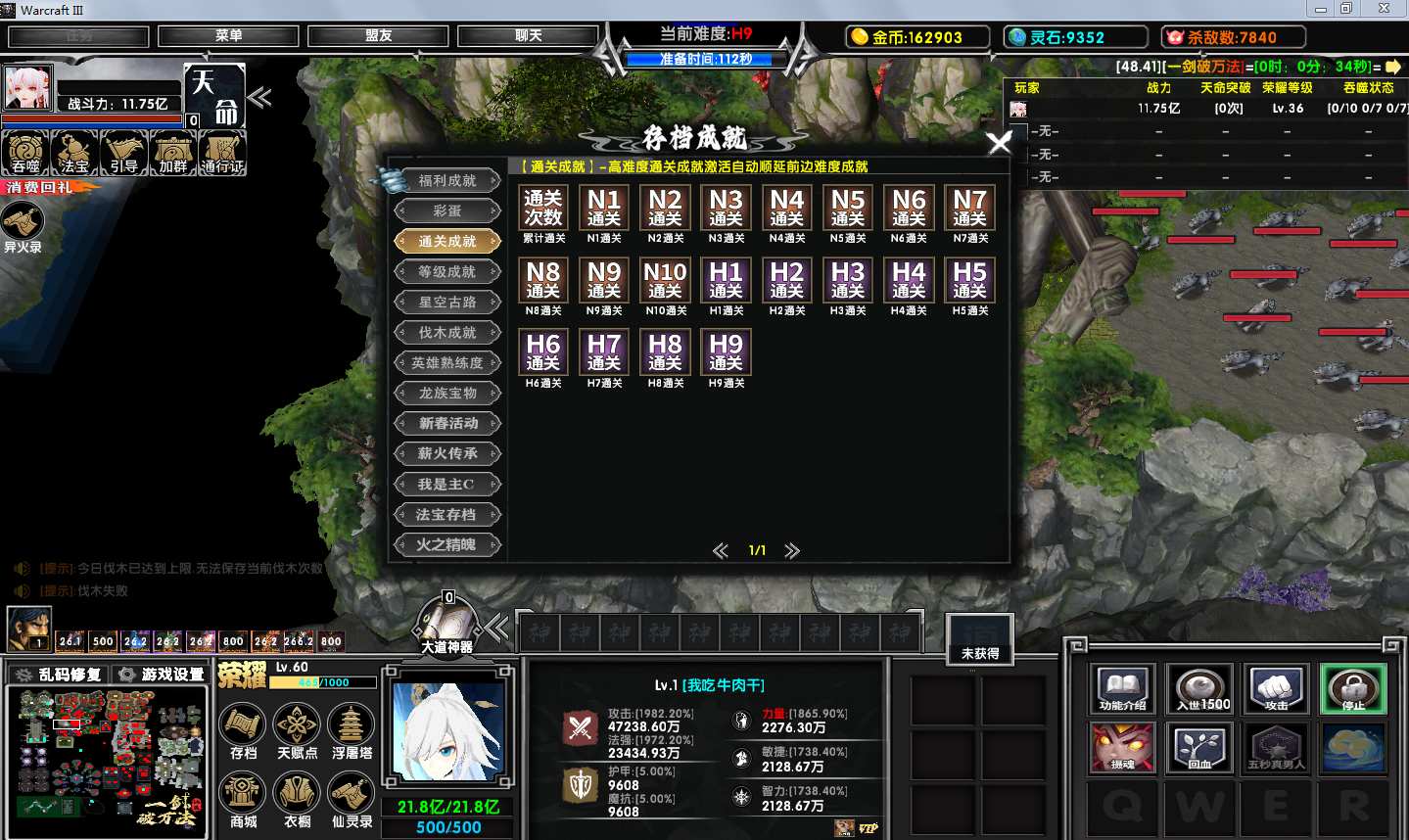Choose the 通关次数 cumulative clear icon
Screen dimensions: 1409x840
click(x=542, y=208)
